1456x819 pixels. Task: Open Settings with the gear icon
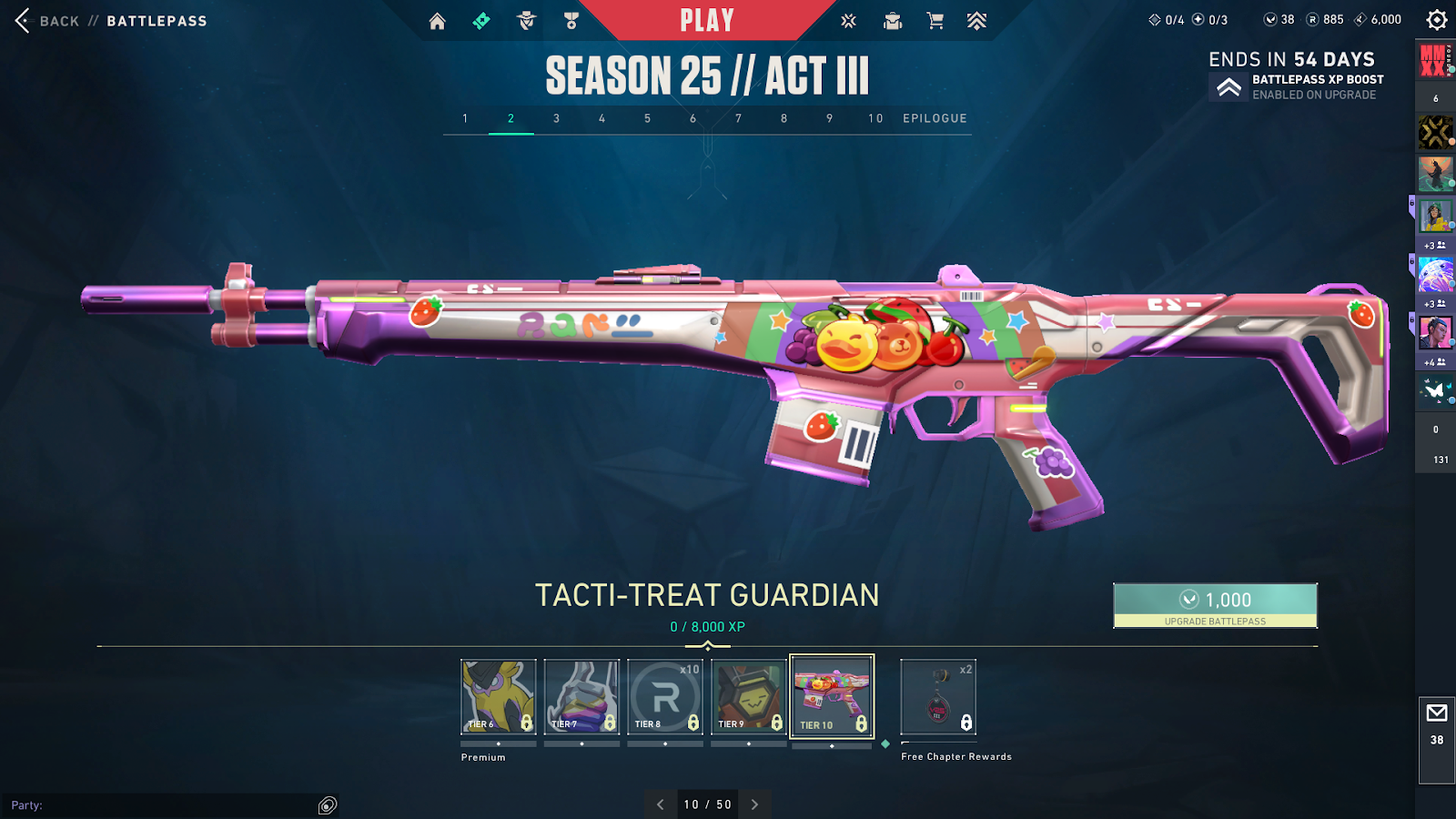point(1436,20)
